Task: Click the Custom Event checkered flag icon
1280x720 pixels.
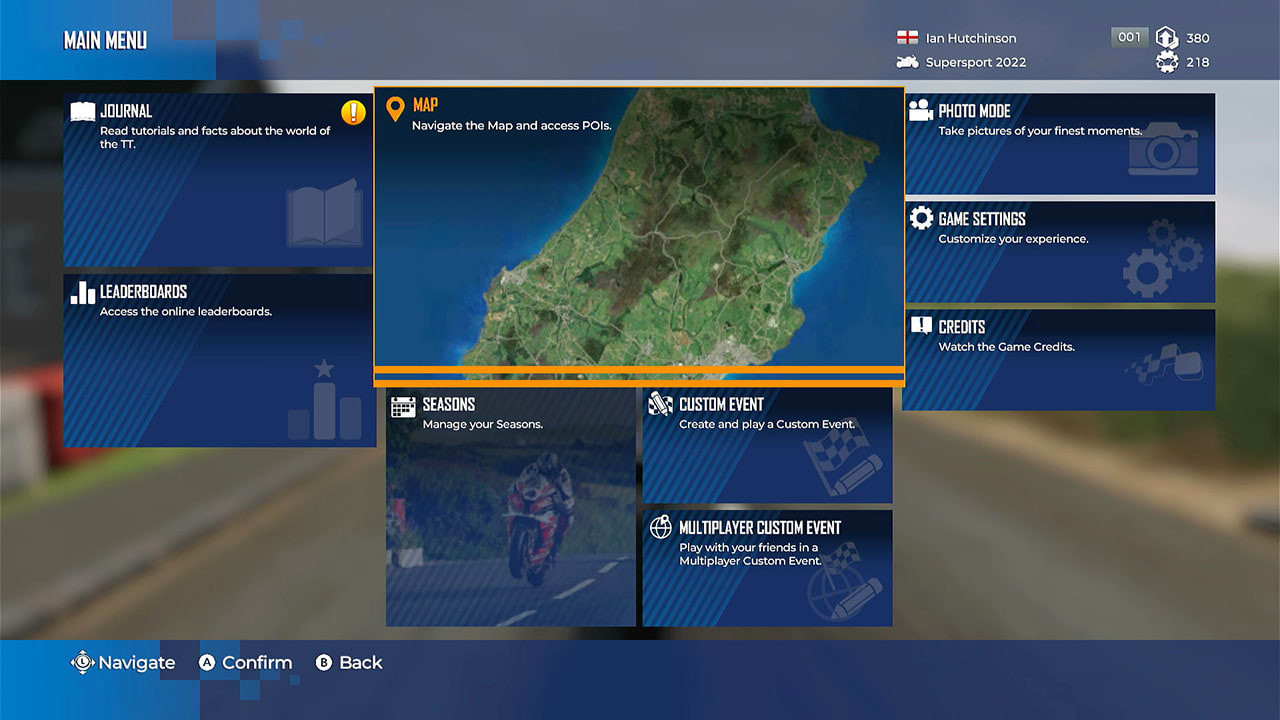Action: 660,404
